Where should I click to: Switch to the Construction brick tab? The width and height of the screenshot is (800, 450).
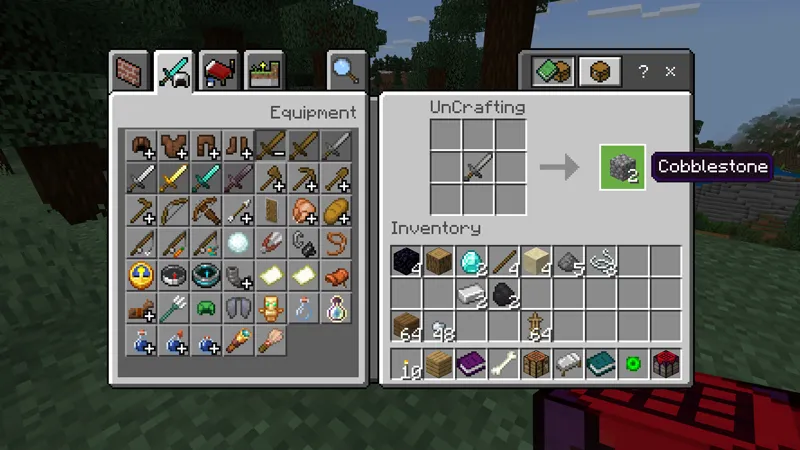click(130, 72)
